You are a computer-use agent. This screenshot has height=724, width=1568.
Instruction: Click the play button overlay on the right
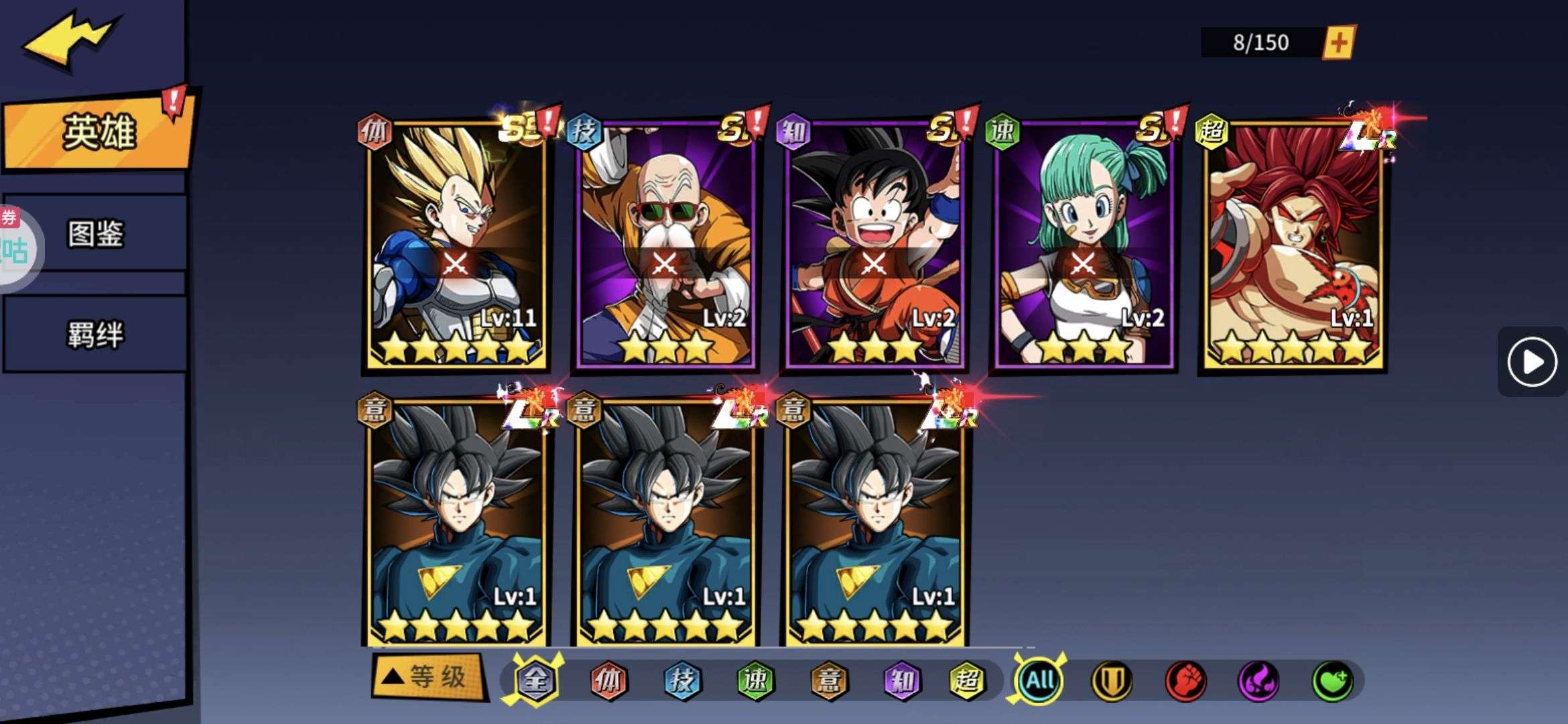(x=1532, y=362)
